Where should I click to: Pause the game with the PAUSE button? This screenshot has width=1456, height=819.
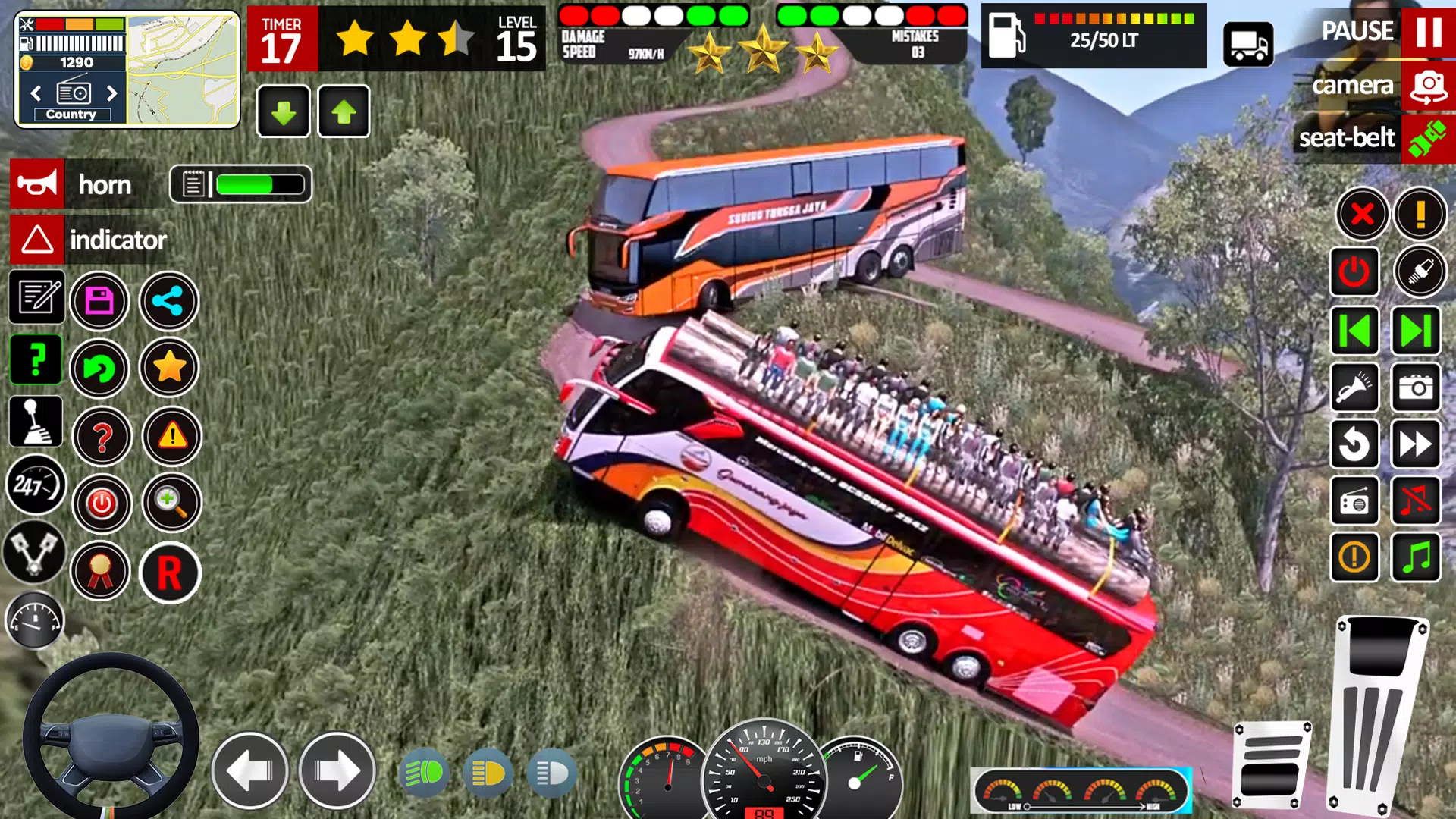1428,32
